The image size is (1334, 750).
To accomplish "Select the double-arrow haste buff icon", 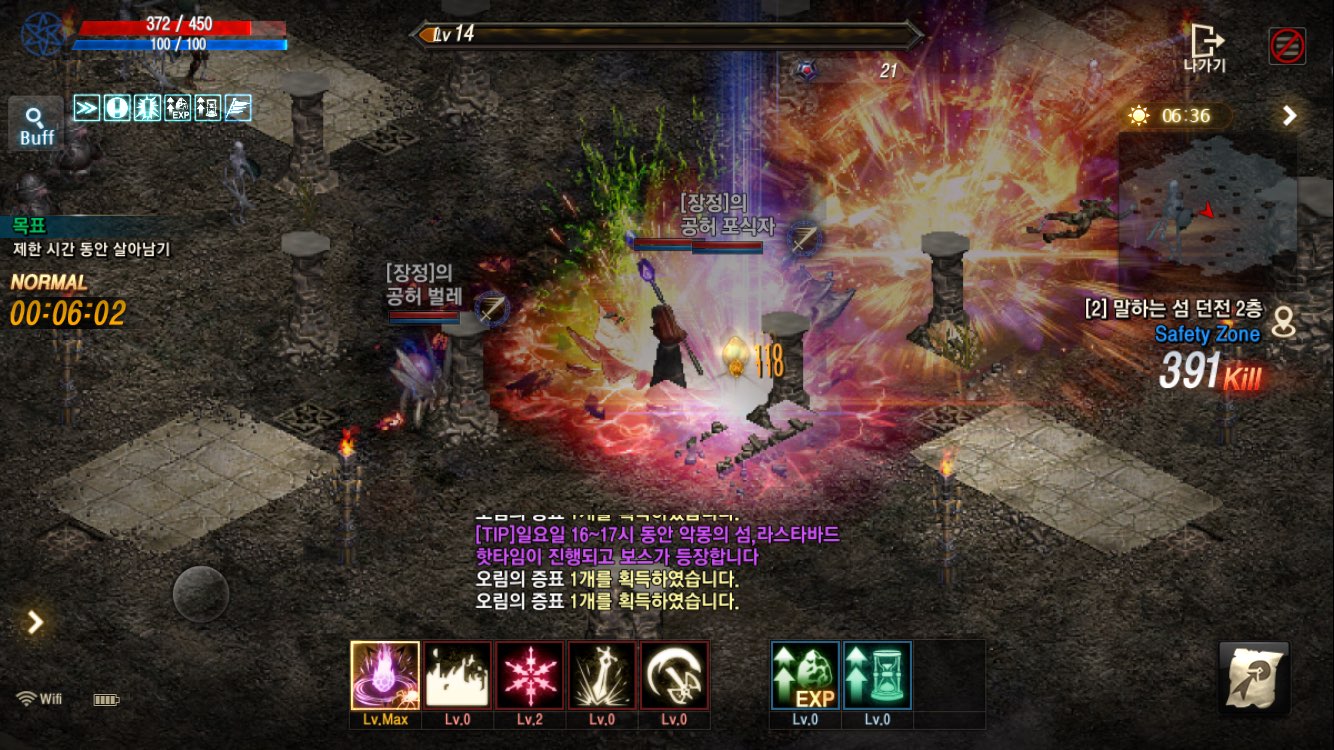I will [x=87, y=107].
